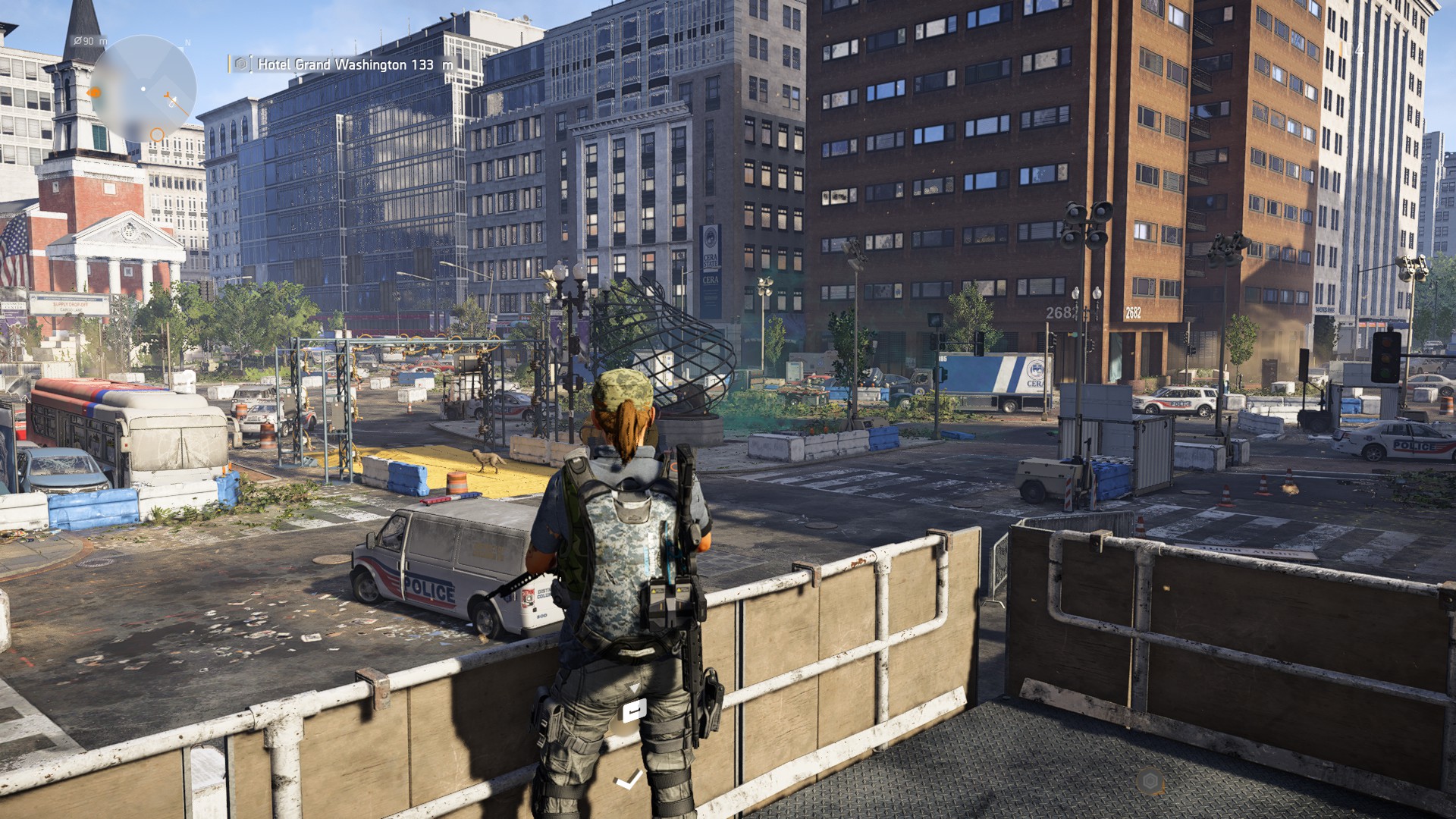Click the hexagonal mission icon beside the objective text
1456x819 pixels.
pyautogui.click(x=241, y=64)
